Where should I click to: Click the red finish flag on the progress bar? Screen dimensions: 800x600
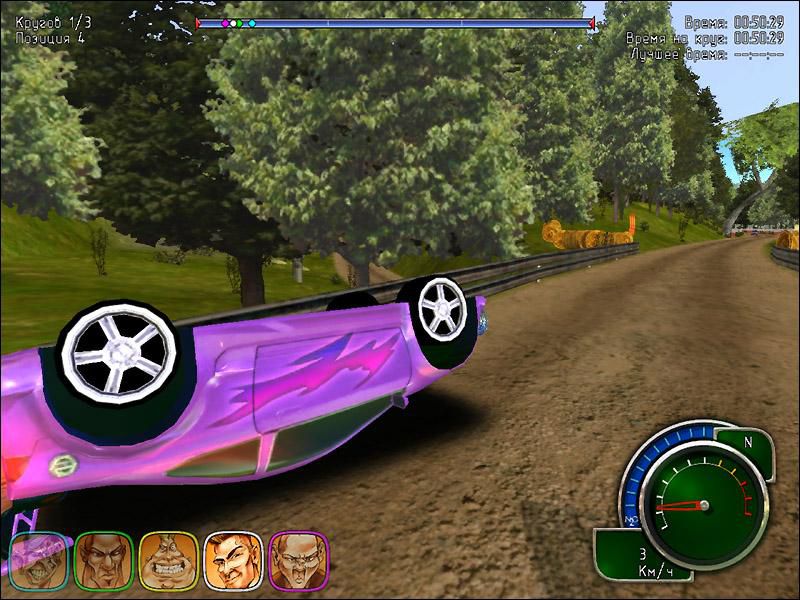click(592, 22)
